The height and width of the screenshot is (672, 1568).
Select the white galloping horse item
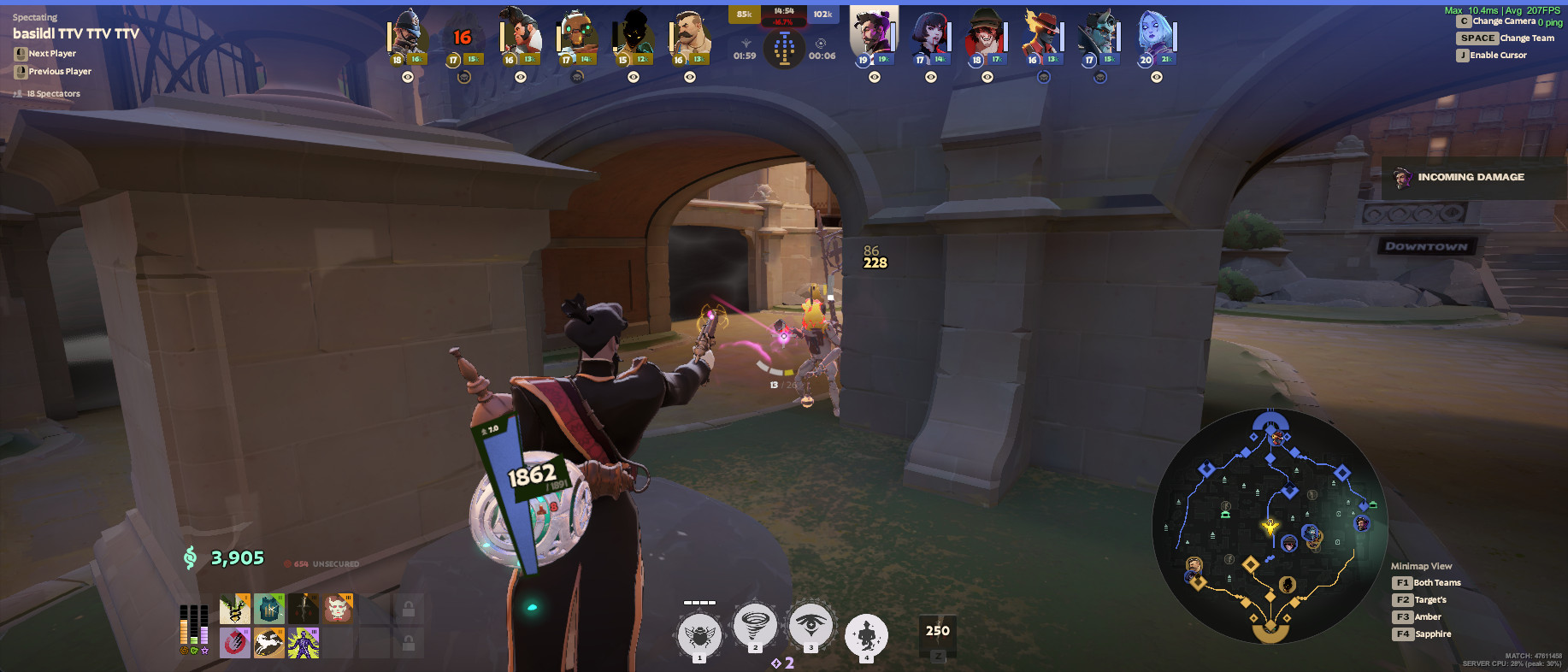pyautogui.click(x=269, y=642)
